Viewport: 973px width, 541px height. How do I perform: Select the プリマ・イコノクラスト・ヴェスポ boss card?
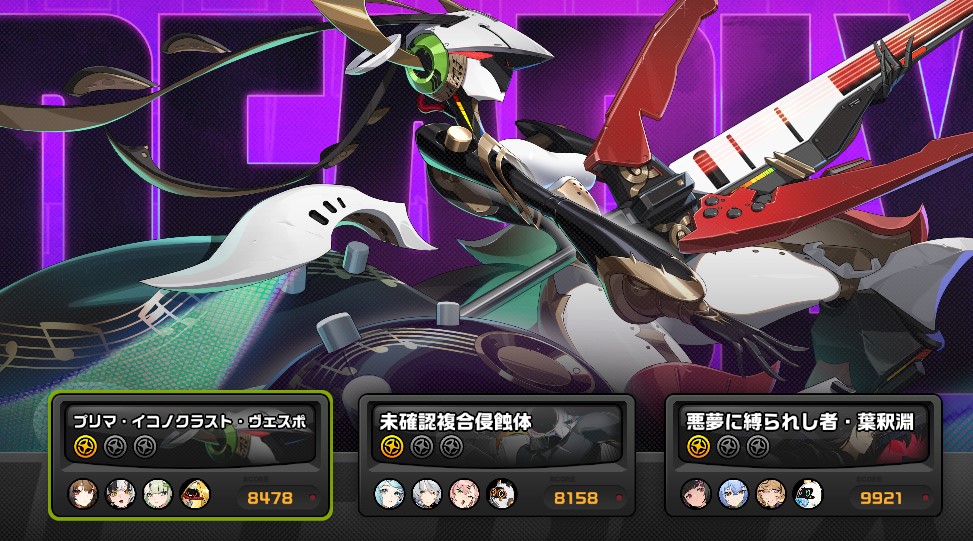point(190,455)
